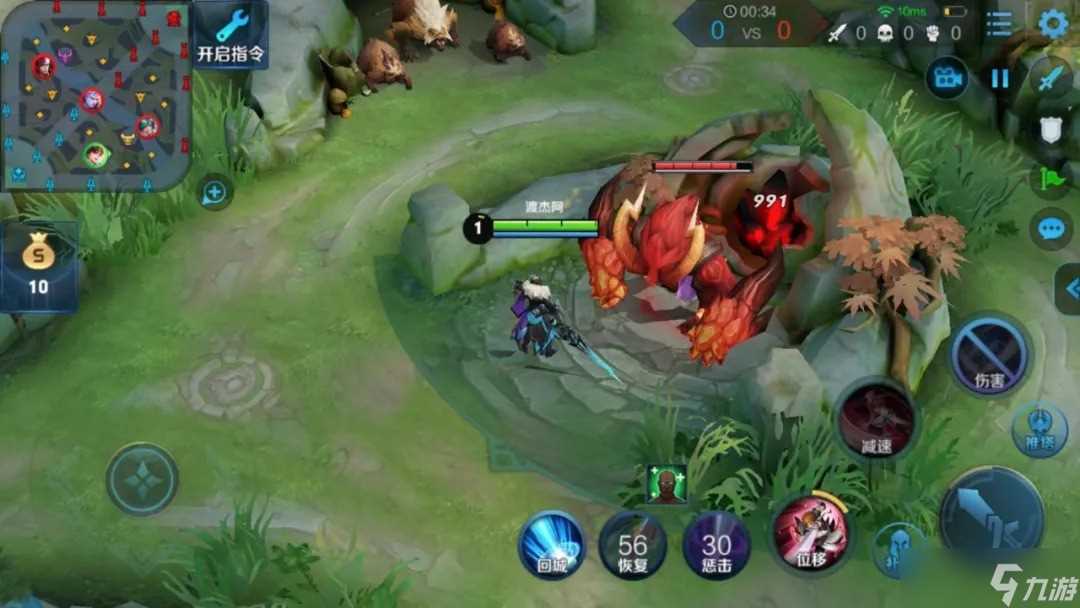1080x608 pixels.
Task: Trigger the 减速 slow skill
Action: tap(877, 419)
